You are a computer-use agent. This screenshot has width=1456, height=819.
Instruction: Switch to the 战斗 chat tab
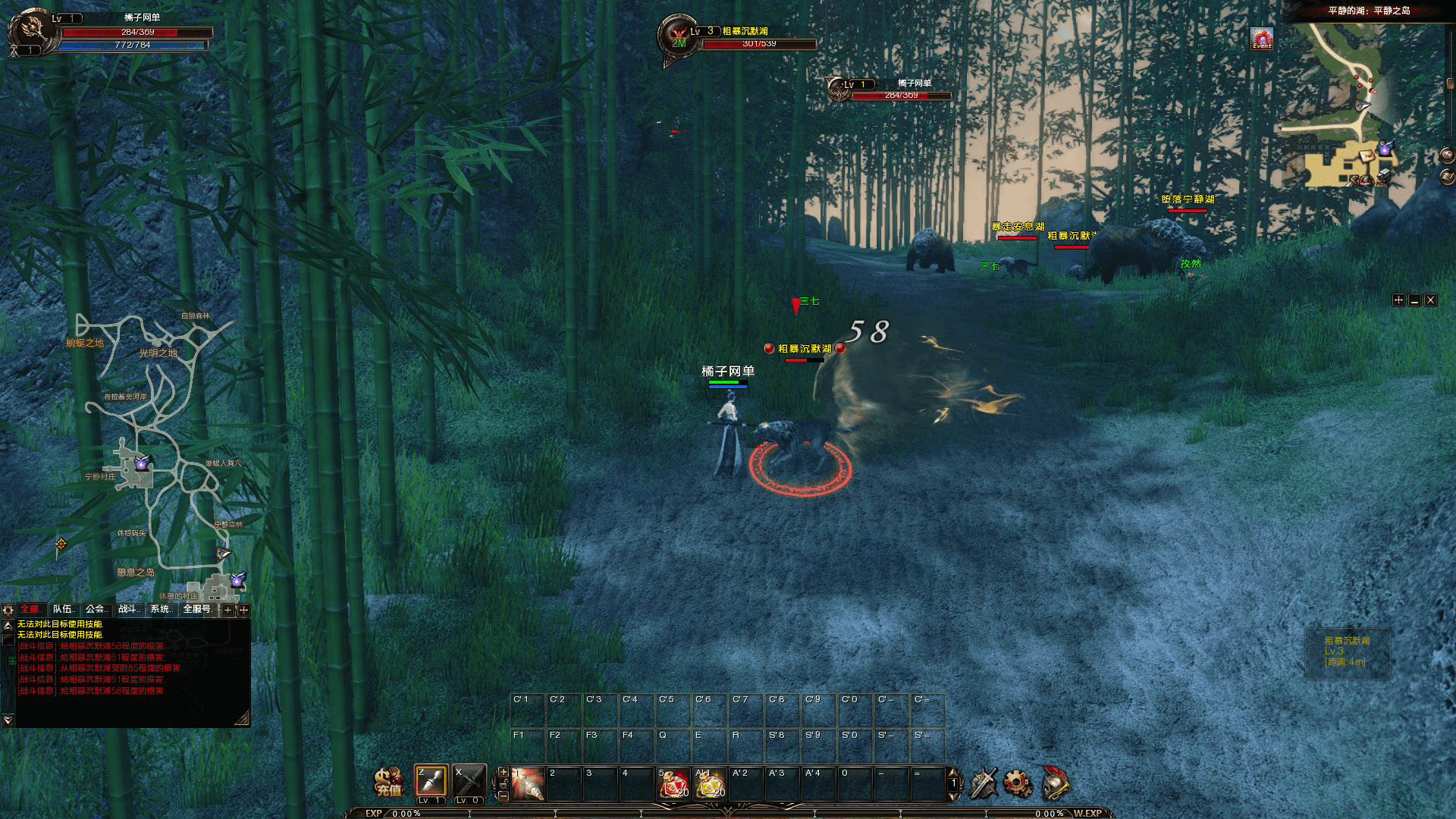129,609
